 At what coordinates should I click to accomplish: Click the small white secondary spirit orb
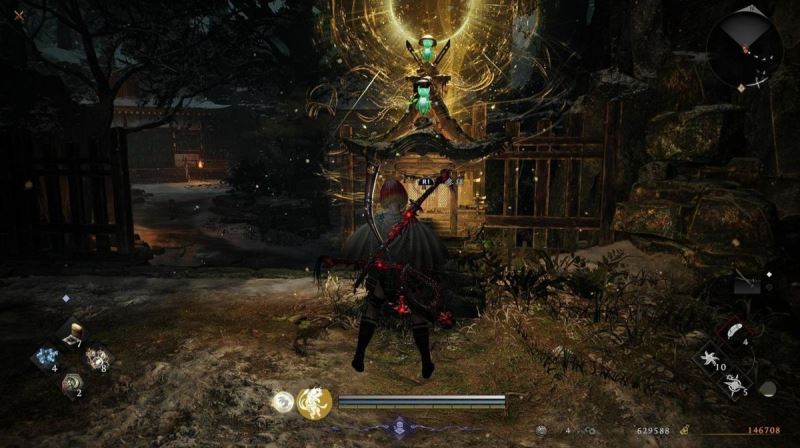[284, 402]
